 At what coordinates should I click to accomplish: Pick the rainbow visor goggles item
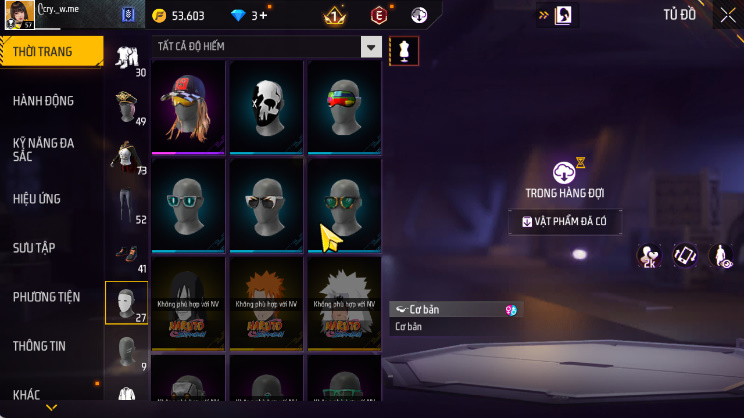[344, 108]
